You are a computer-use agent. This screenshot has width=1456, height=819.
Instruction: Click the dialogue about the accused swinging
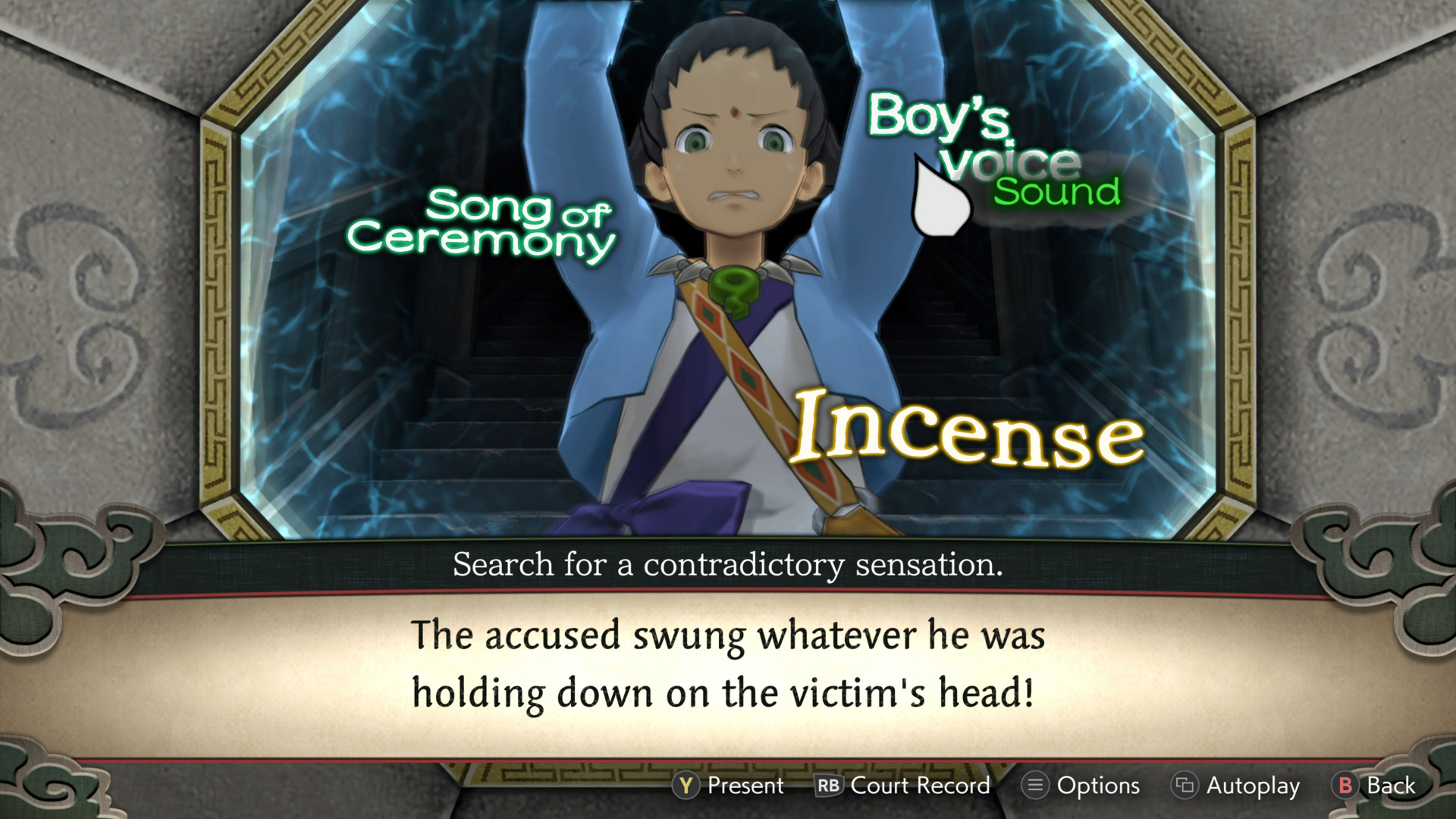728,666
